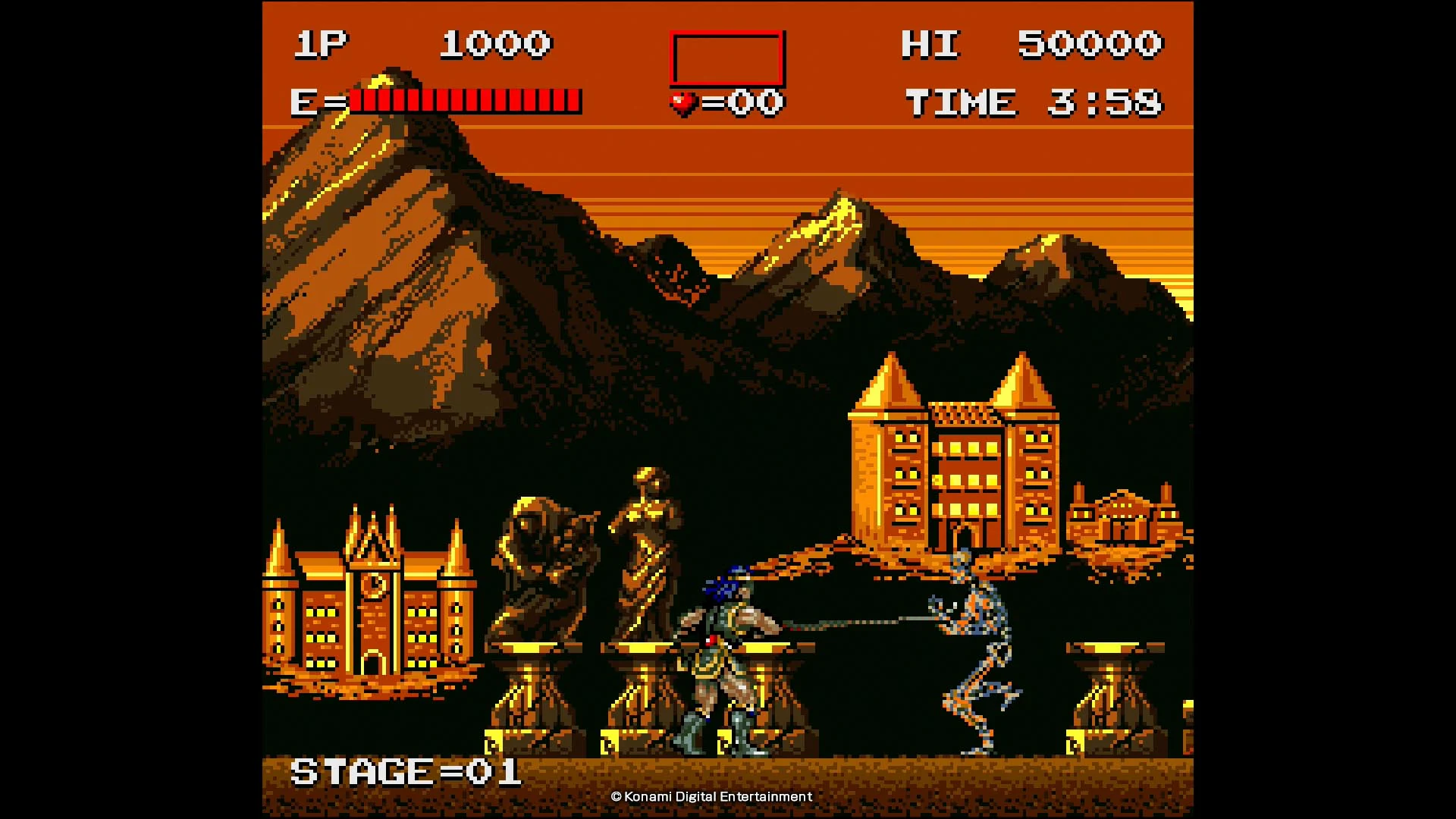1456x819 pixels.
Task: Click the Konami Digital Entertainment copyright link
Action: pos(711,796)
